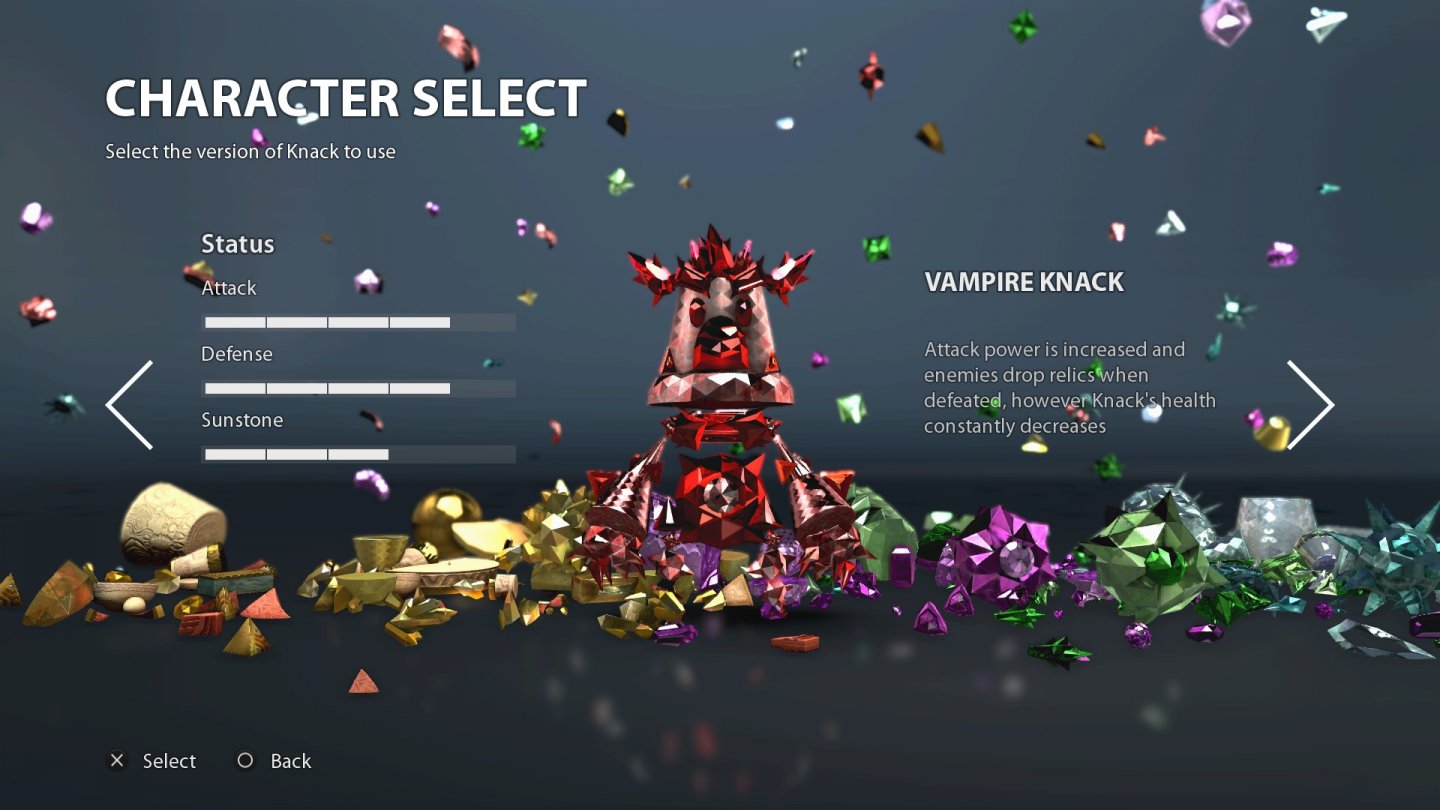Screen dimensions: 1440x810
Task: Select the Attack stat row
Action: [x=229, y=288]
